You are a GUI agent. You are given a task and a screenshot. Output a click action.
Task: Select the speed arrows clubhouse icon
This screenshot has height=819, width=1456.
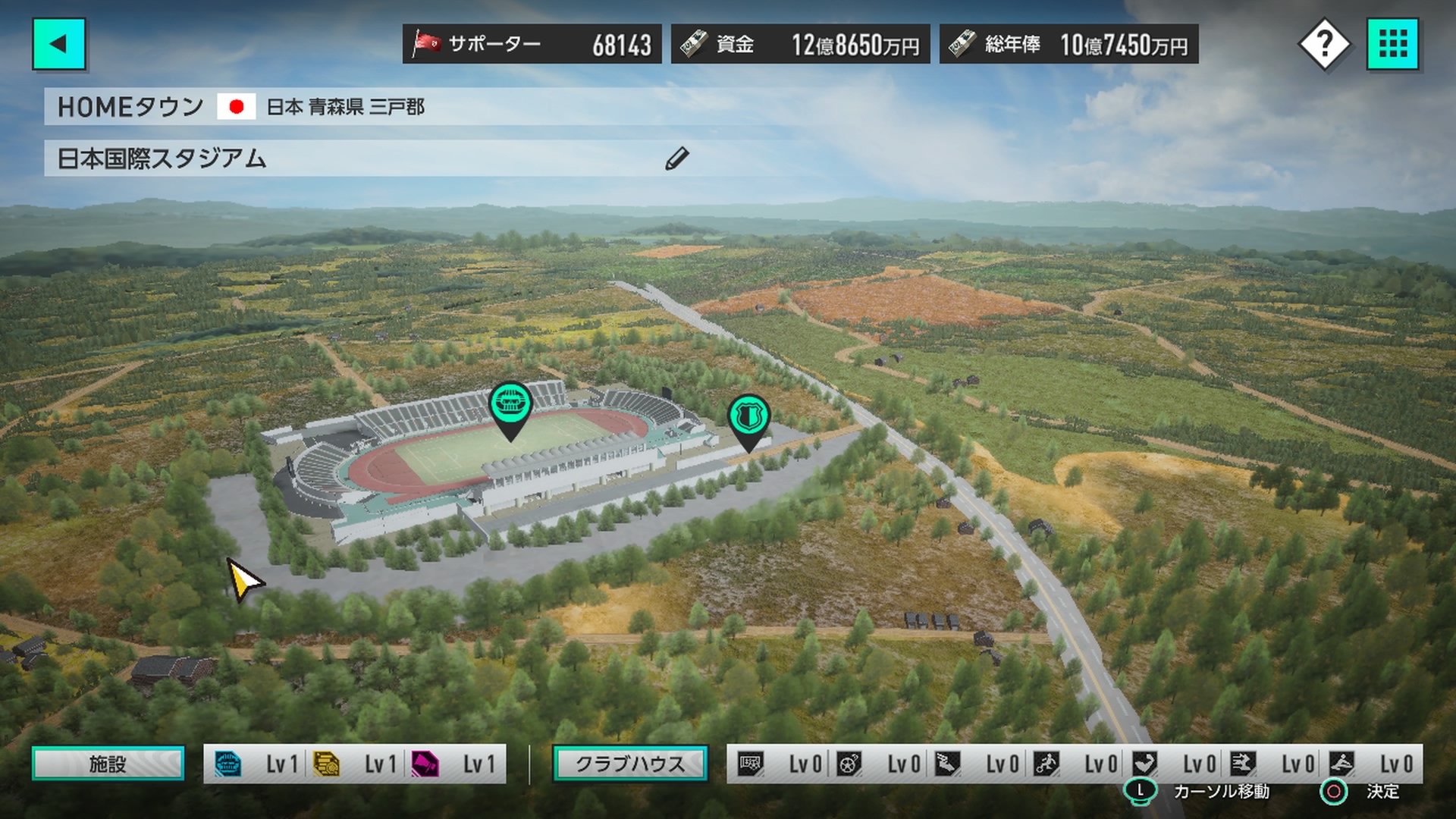pos(1243,764)
